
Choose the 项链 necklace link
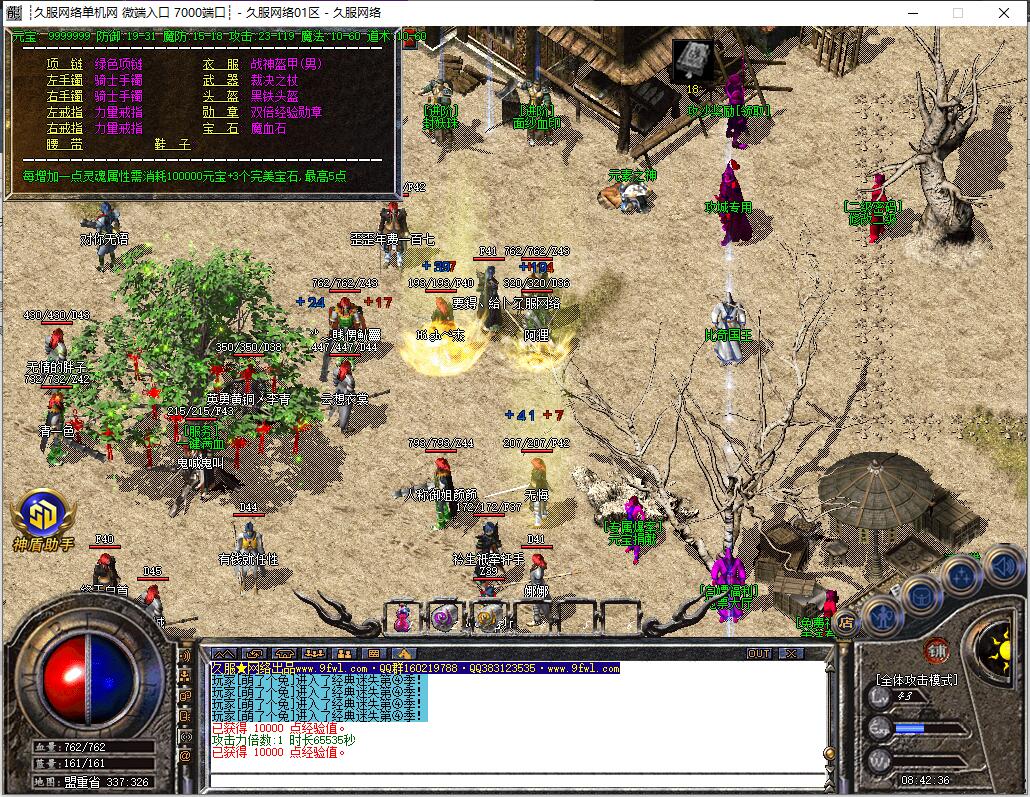click(65, 64)
